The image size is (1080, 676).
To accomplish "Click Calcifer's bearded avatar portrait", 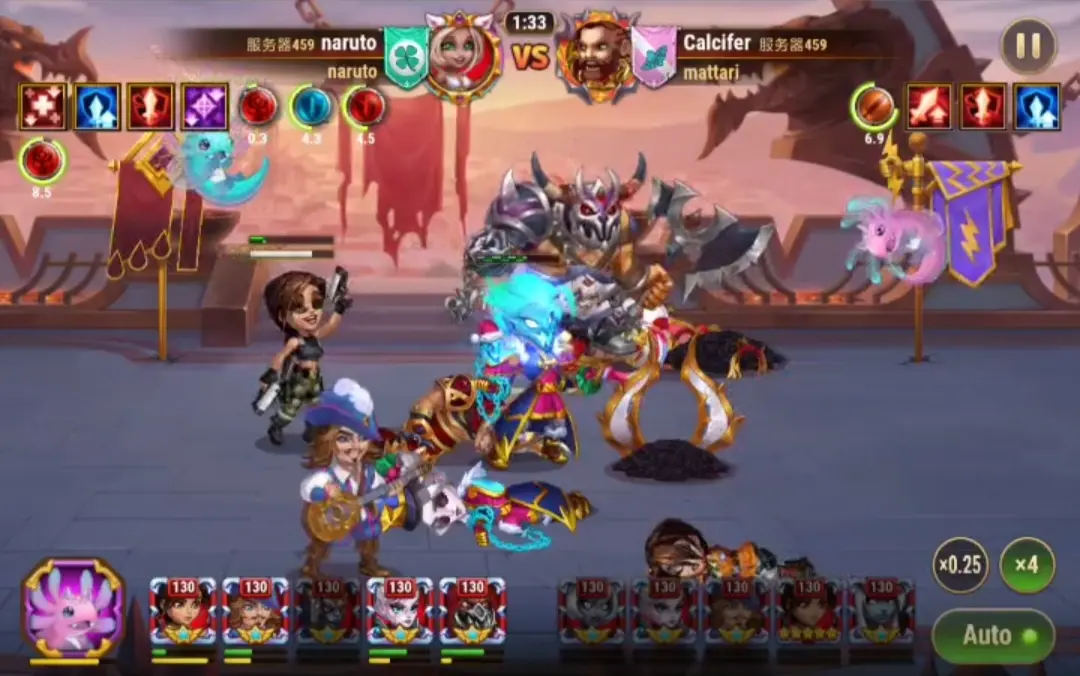I will click(597, 56).
